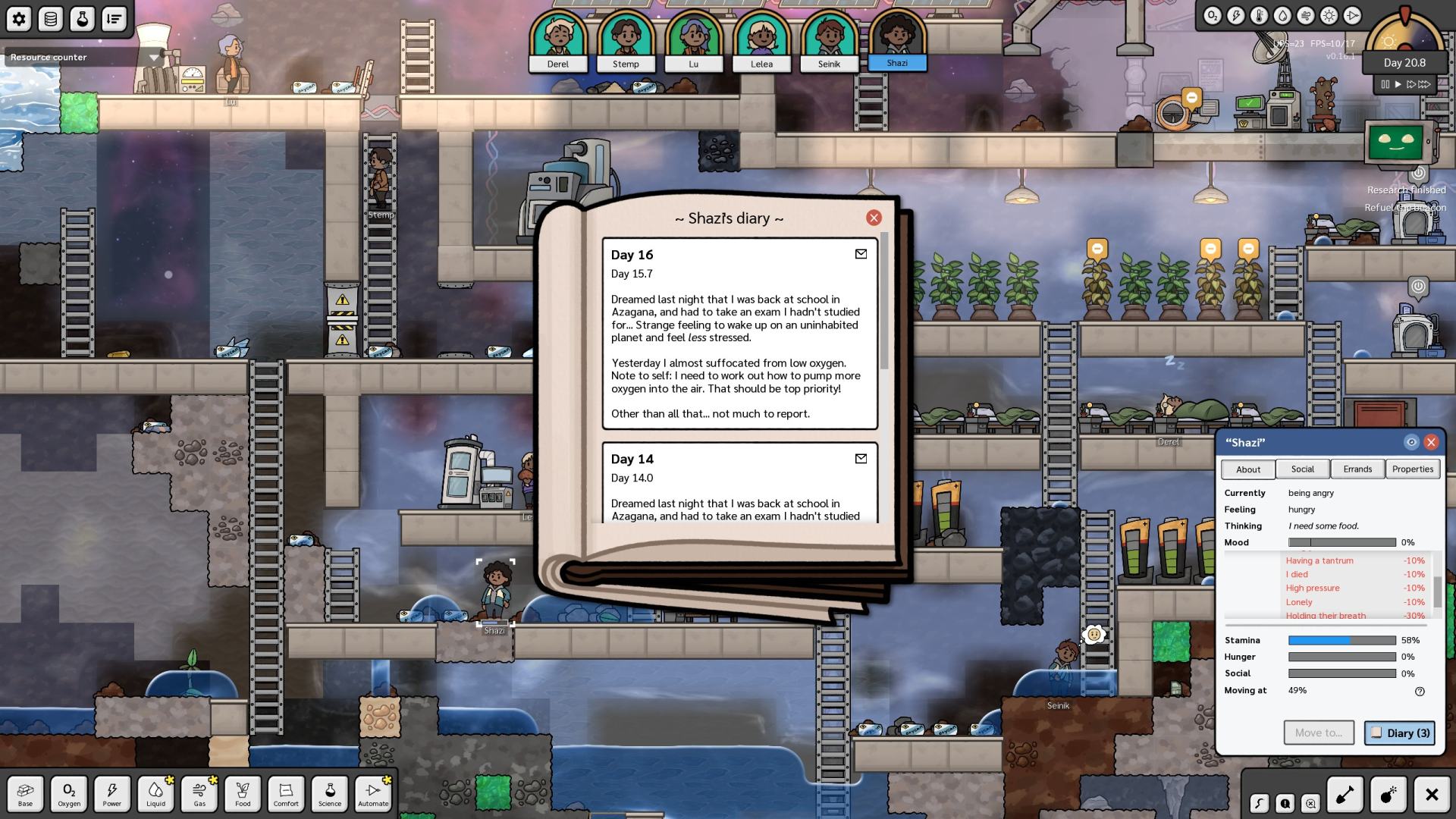Choose the Automate build category
The height and width of the screenshot is (819, 1456).
(373, 794)
